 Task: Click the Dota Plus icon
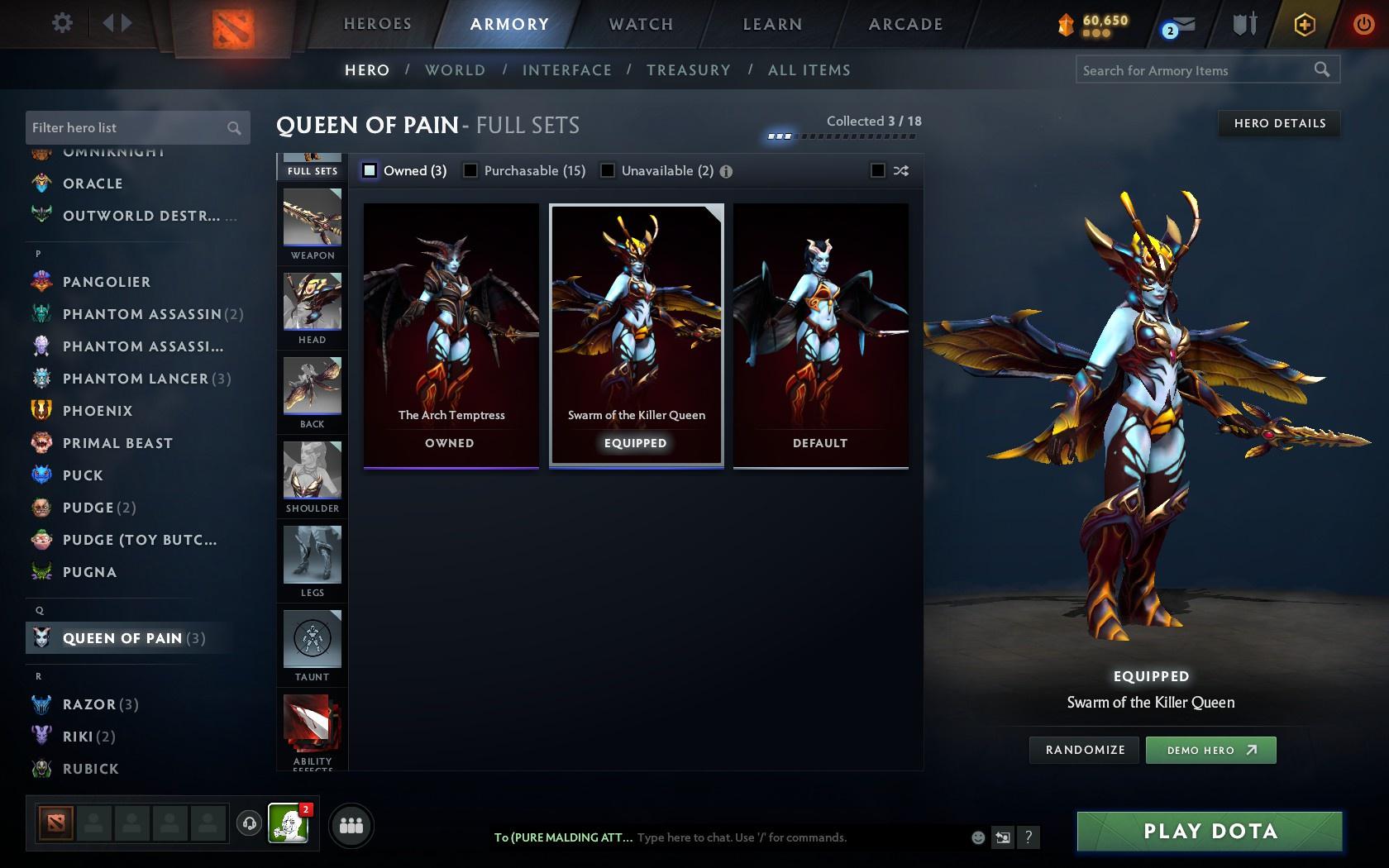[1303, 24]
